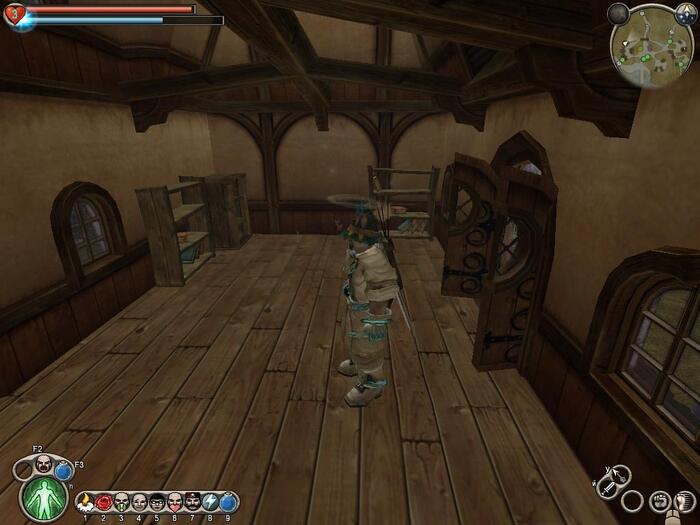Use the blue potion in hotbar slot 9
700x525 pixels.
[228, 501]
